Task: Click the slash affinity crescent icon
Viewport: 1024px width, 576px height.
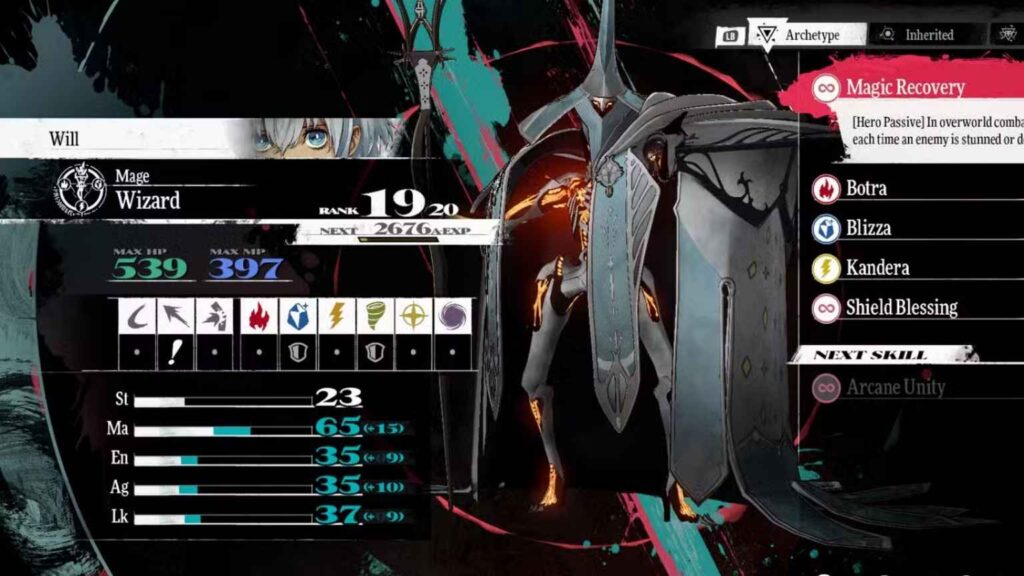Action: tap(137, 316)
